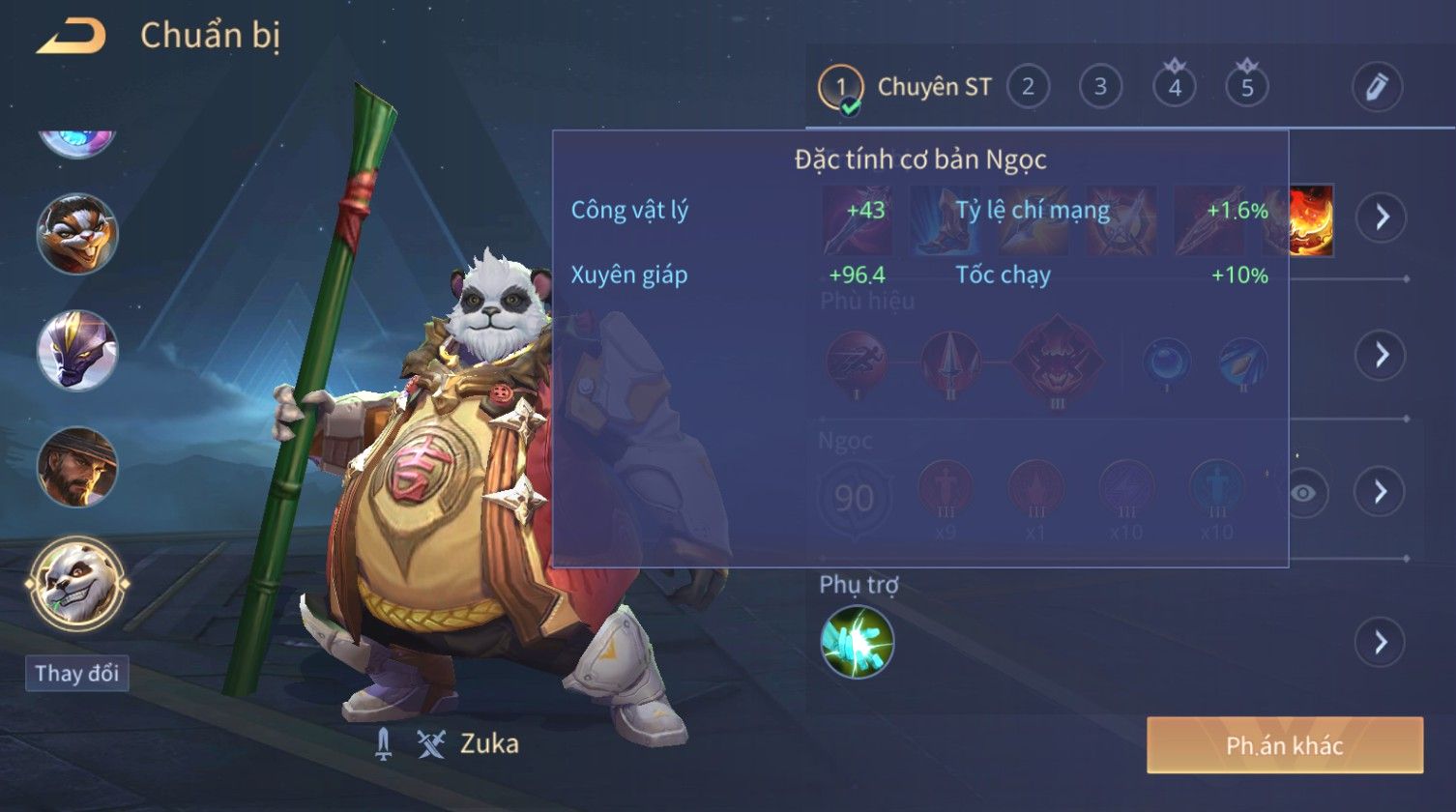Select the grinning orange creature hero portrait
This screenshot has height=812, width=1456.
click(x=77, y=234)
